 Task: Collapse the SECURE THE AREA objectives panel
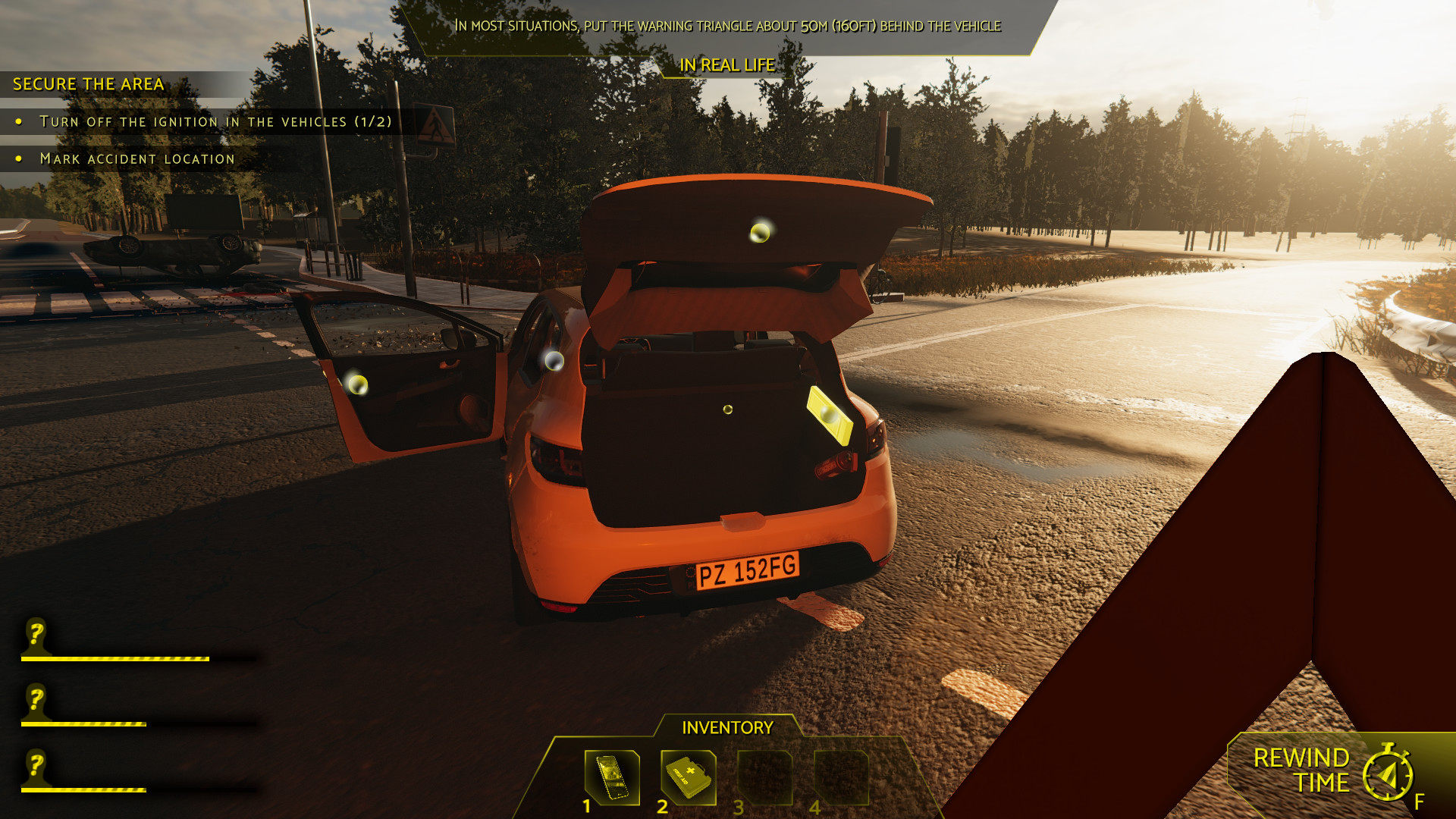(x=87, y=84)
